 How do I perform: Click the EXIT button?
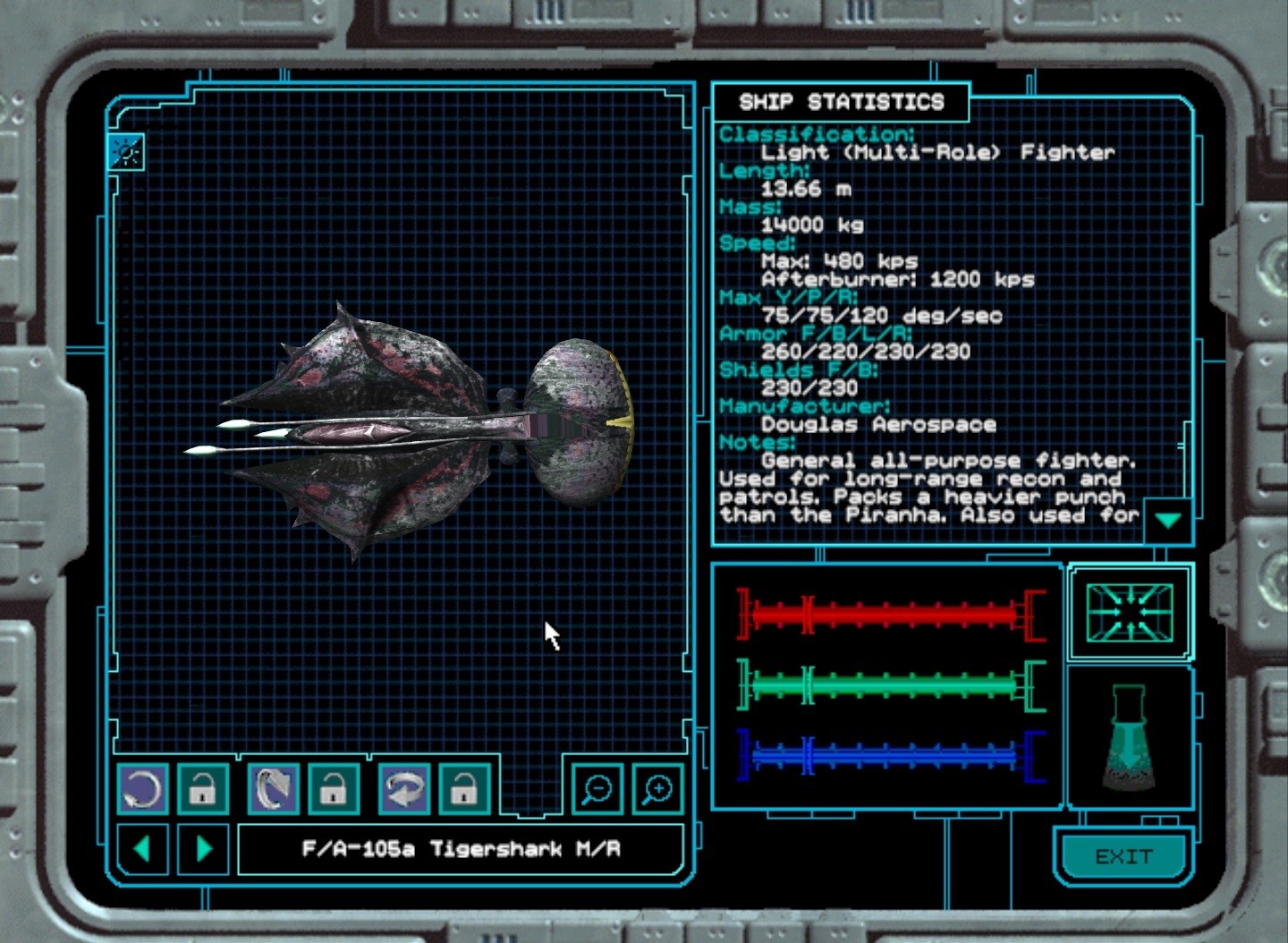pyautogui.click(x=1123, y=856)
